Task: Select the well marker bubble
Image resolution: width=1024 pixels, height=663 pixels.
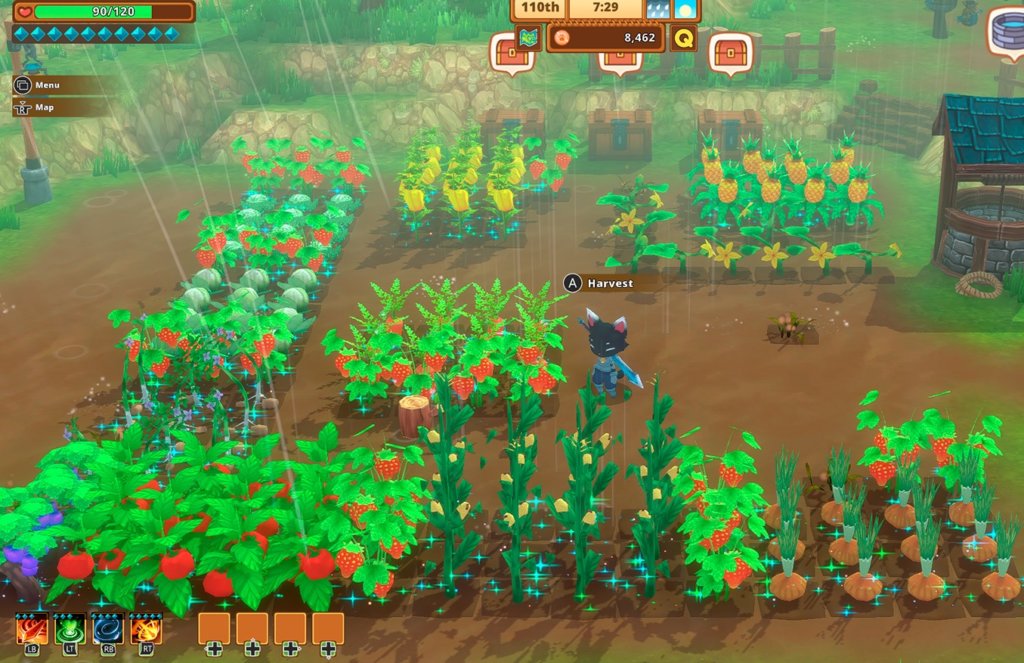Action: tap(1006, 30)
